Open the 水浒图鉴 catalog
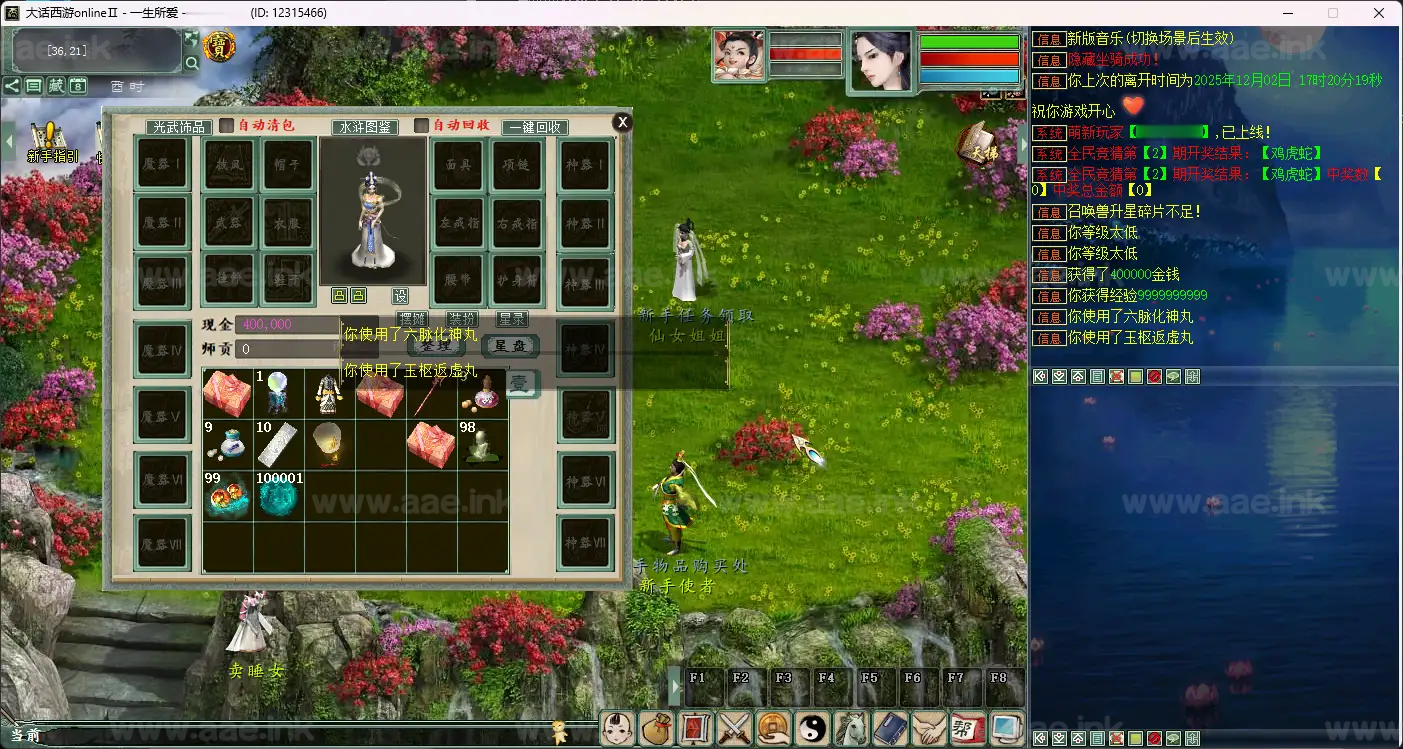The image size is (1403, 749). tap(365, 127)
